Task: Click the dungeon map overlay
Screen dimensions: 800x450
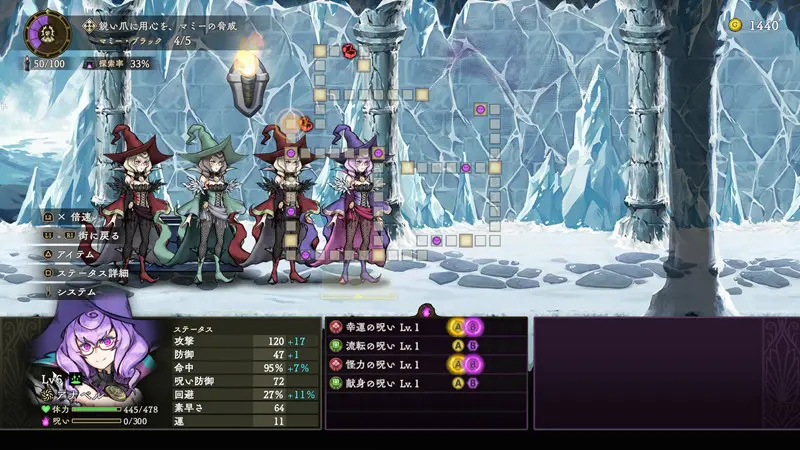Action: [x=400, y=150]
